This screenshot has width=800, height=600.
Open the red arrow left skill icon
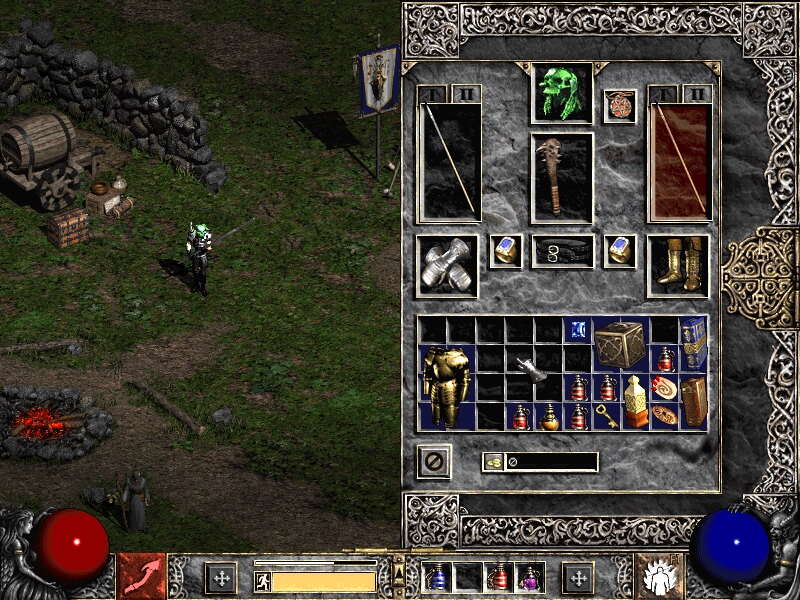141,577
